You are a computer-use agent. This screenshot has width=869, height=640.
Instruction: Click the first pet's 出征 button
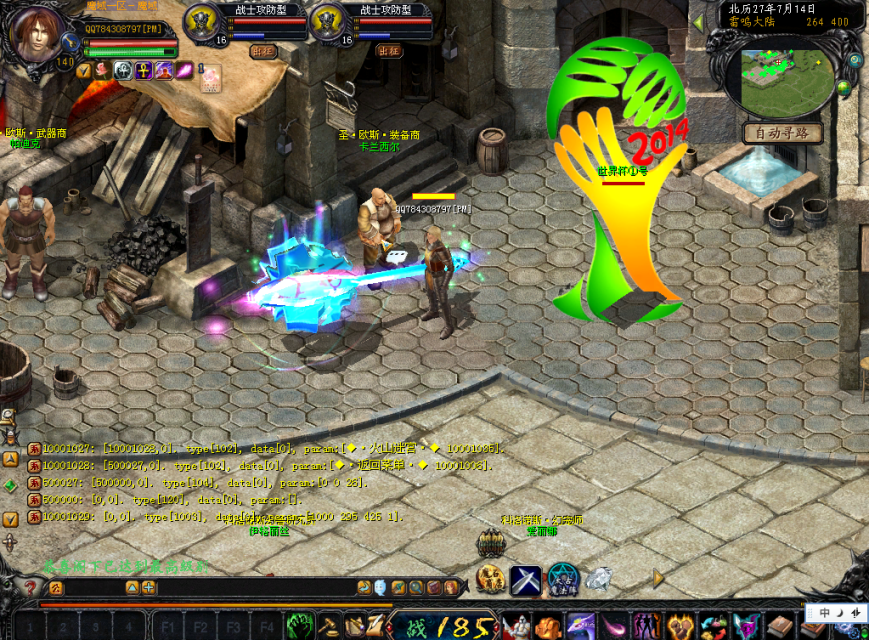coord(263,50)
